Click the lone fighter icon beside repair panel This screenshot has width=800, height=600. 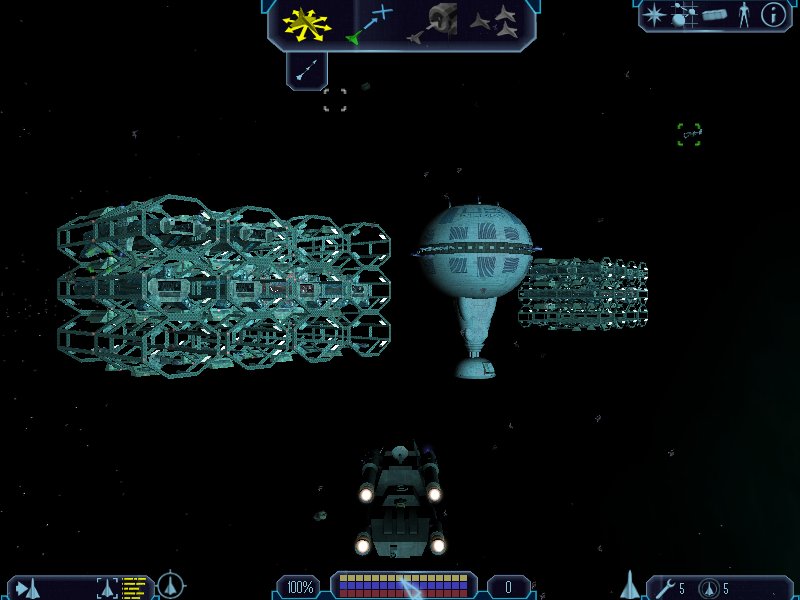tap(630, 583)
